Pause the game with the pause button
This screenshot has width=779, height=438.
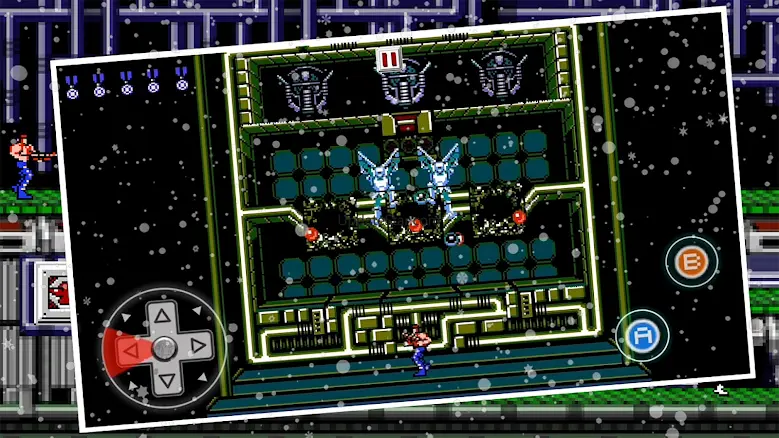point(388,58)
